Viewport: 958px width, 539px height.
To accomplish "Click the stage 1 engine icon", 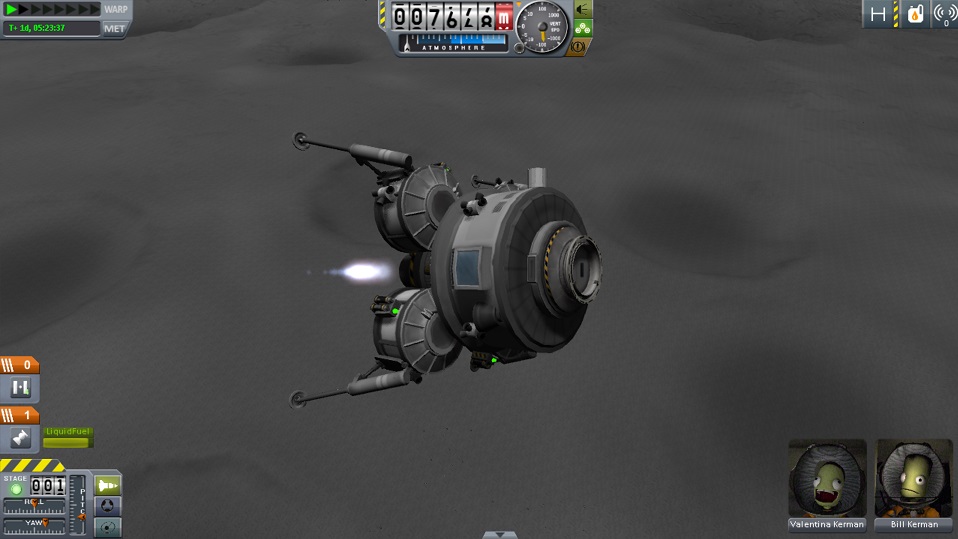I will (x=20, y=438).
